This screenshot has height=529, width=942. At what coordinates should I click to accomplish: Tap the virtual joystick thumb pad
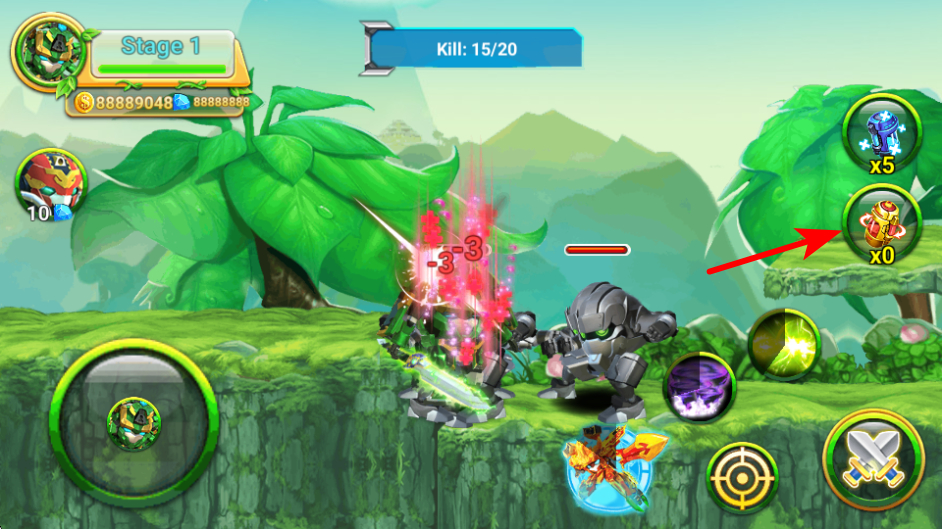[x=135, y=420]
